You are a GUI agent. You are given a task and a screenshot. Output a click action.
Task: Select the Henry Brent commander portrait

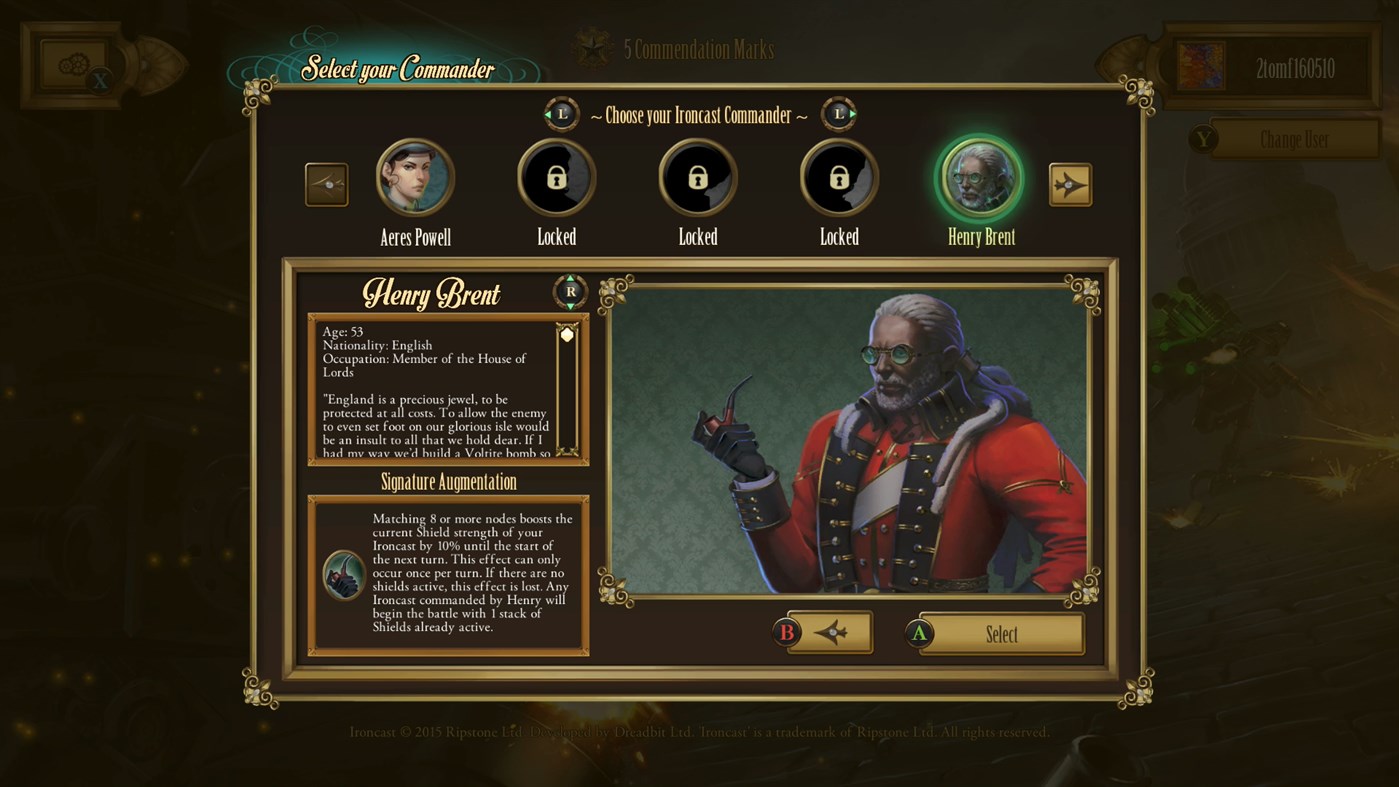980,177
